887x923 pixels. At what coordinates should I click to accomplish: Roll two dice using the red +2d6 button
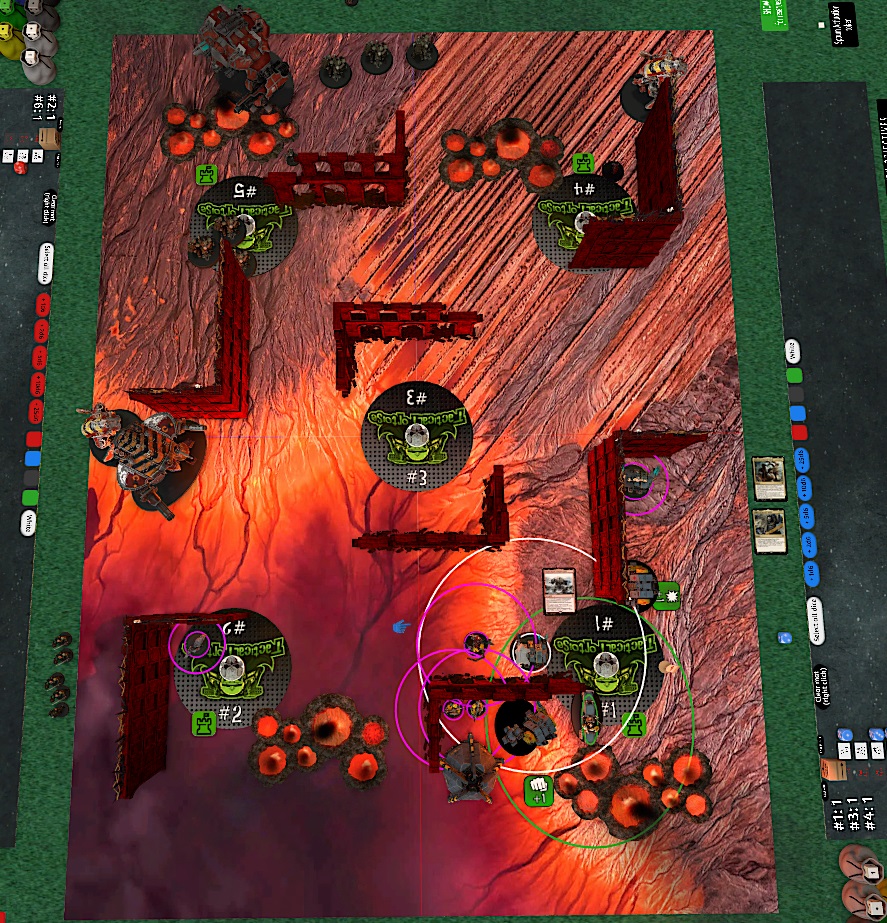pyautogui.click(x=42, y=330)
